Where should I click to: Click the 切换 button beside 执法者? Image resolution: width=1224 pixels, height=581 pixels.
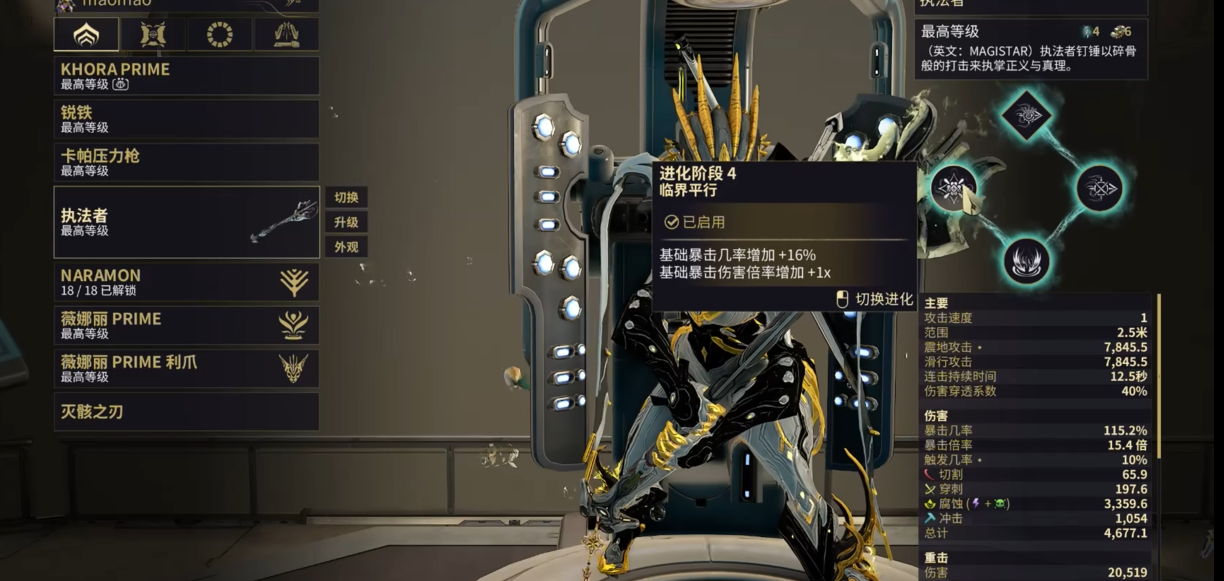[346, 197]
